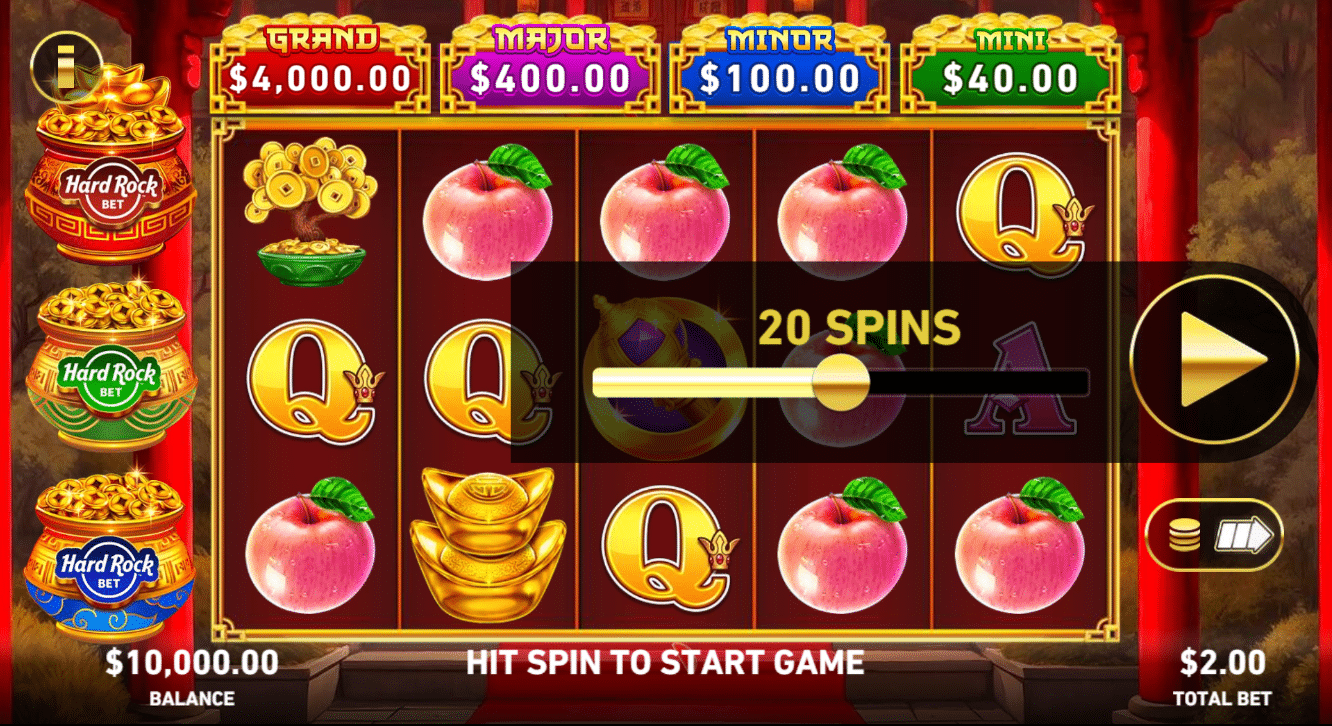Click the MINI jackpot banner

point(1010,55)
